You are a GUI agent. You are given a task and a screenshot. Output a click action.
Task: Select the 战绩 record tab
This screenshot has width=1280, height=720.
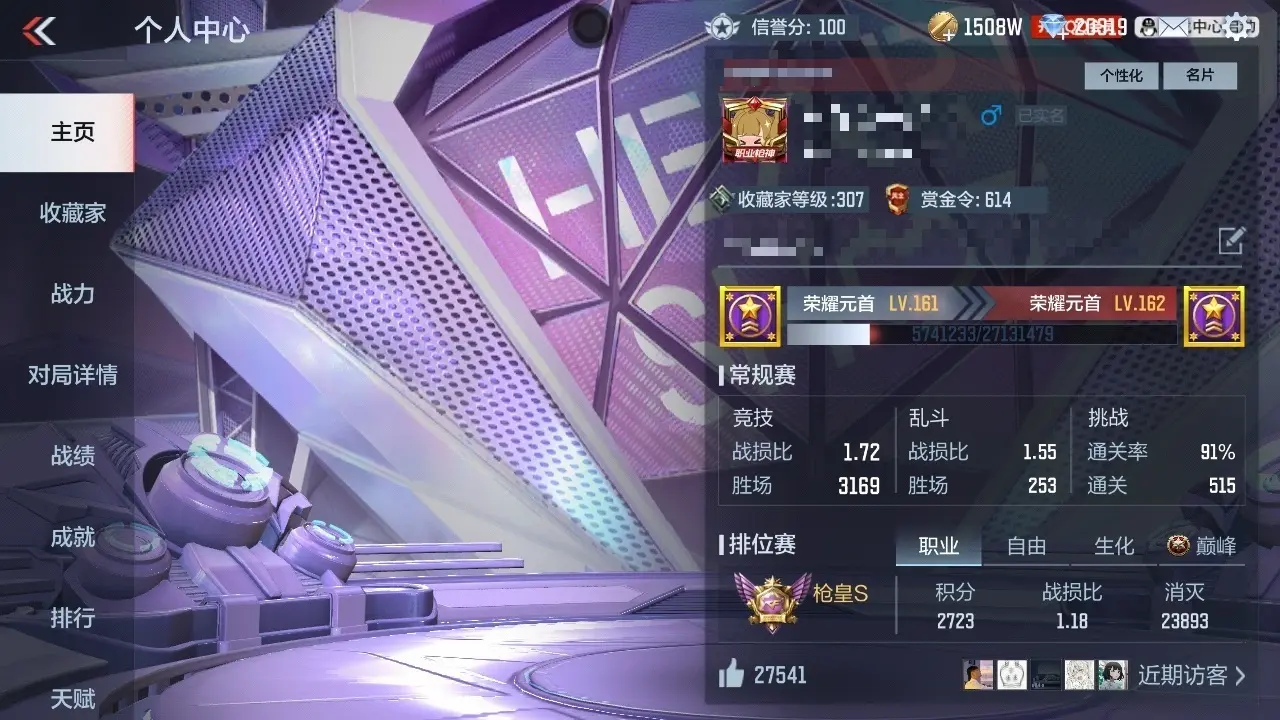(72, 456)
